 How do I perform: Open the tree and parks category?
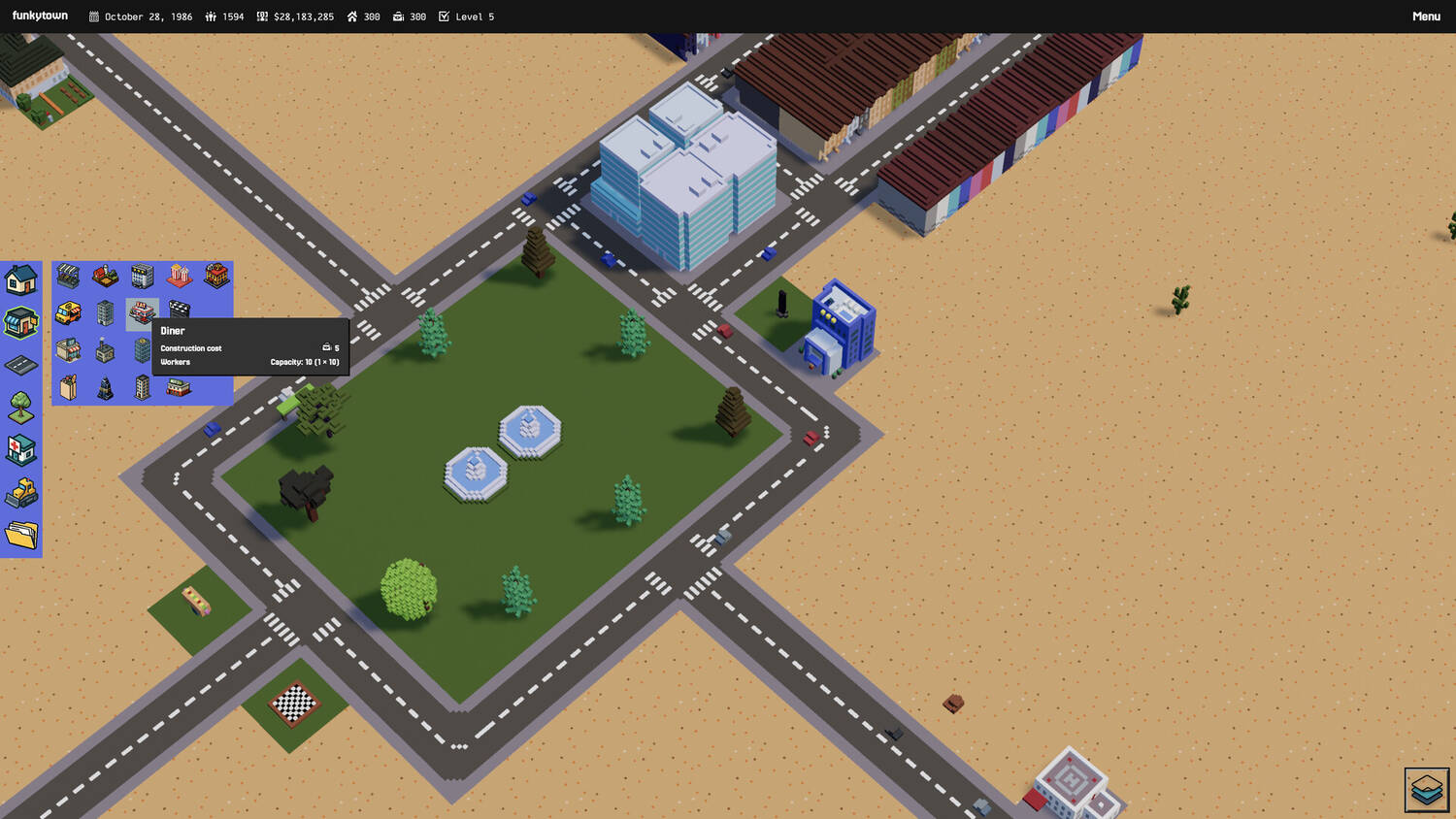tap(21, 408)
